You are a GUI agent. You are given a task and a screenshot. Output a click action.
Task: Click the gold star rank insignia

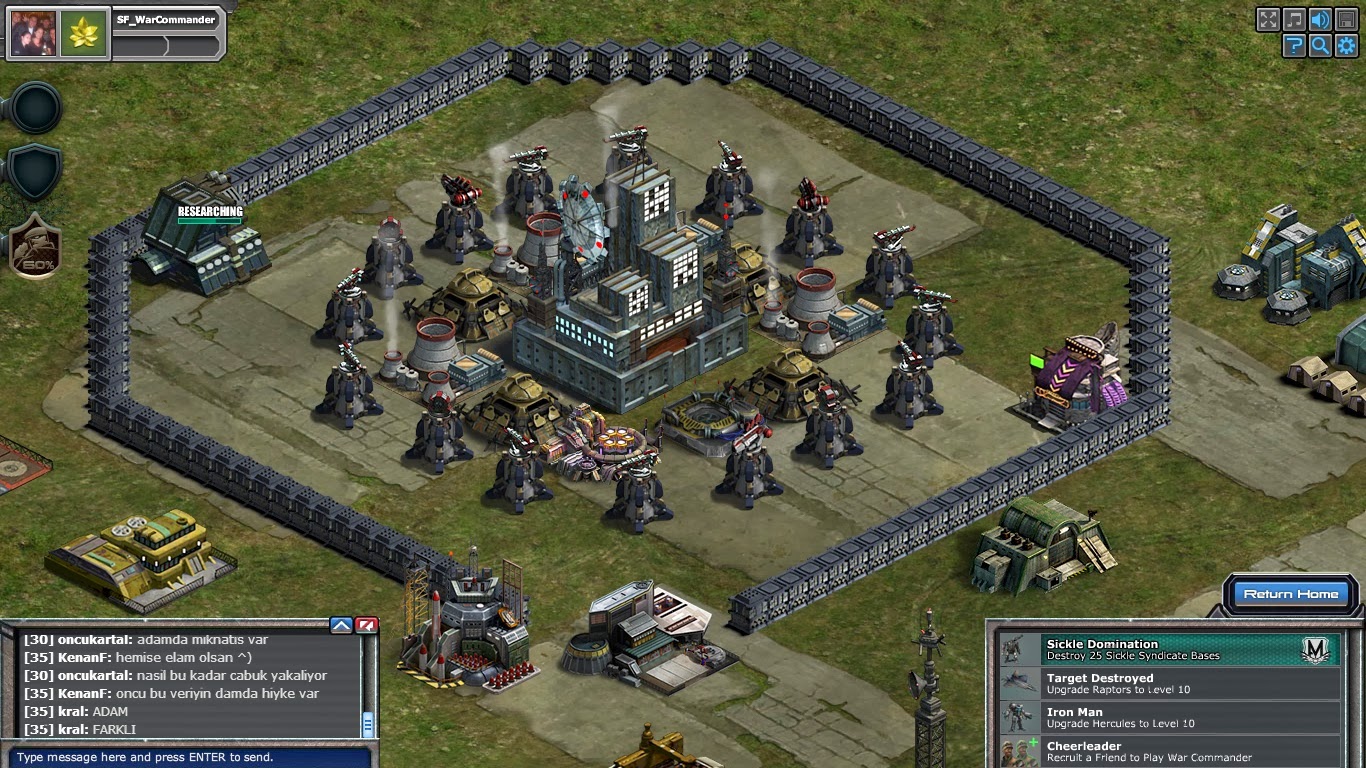pos(85,31)
